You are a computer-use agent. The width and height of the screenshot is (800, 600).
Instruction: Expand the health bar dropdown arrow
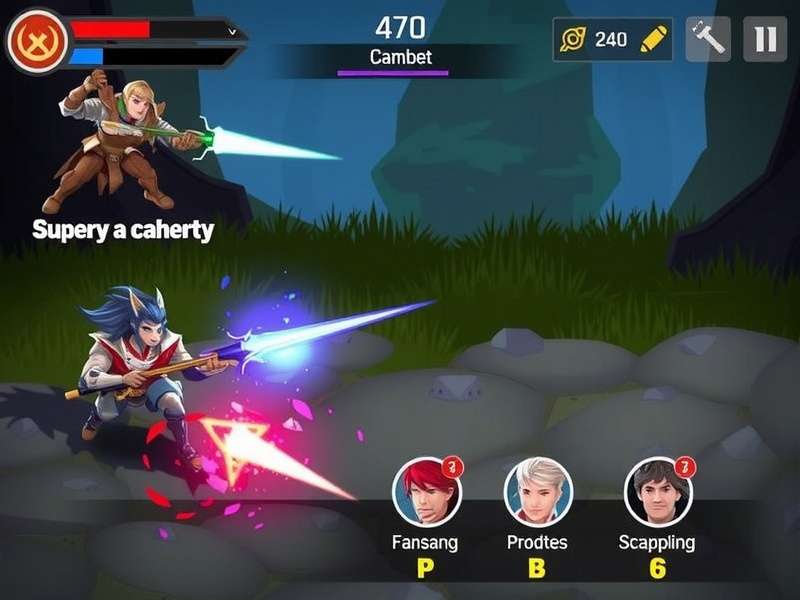pos(232,31)
